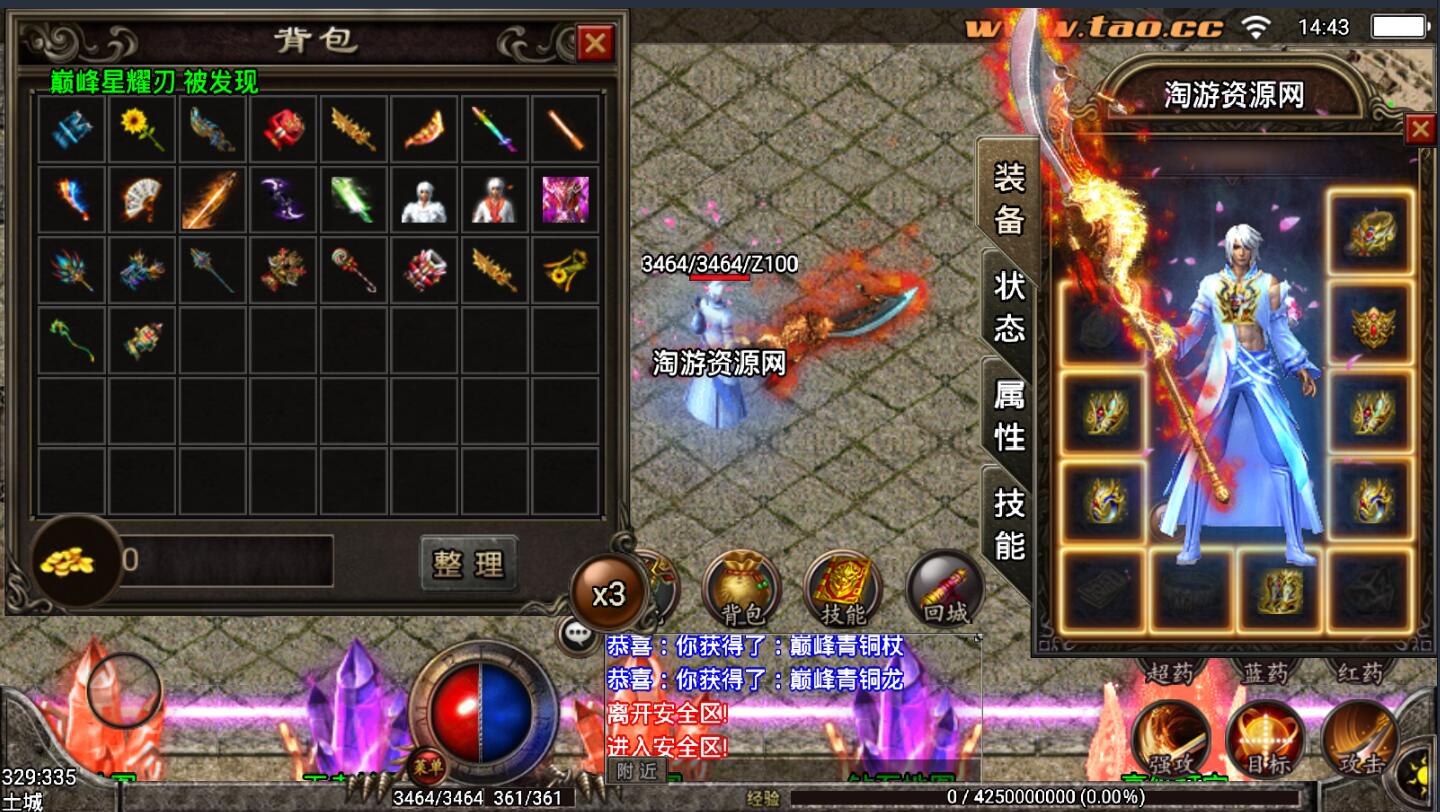Open the 状态 status tab
Image resolution: width=1440 pixels, height=812 pixels.
click(1009, 306)
